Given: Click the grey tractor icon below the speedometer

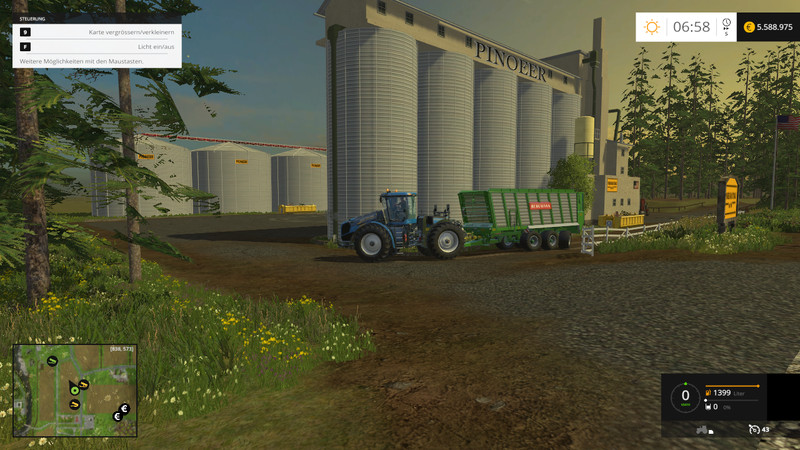Looking at the screenshot, I should tap(702, 429).
